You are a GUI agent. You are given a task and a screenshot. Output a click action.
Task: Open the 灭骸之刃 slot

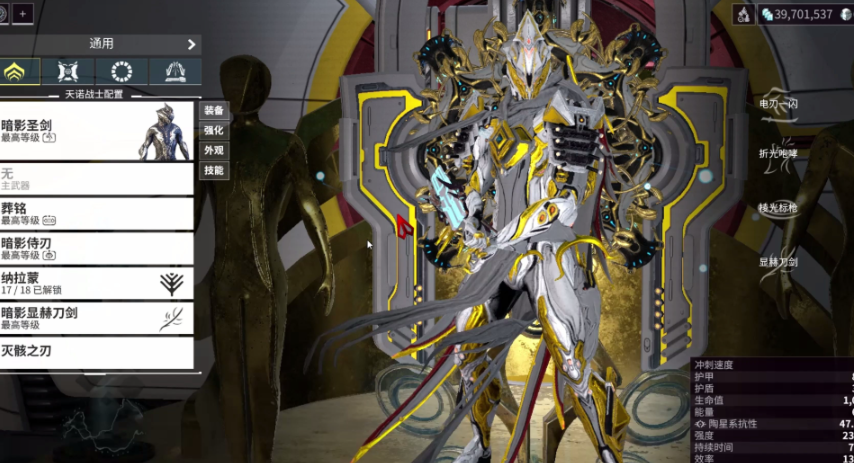[x=97, y=351]
